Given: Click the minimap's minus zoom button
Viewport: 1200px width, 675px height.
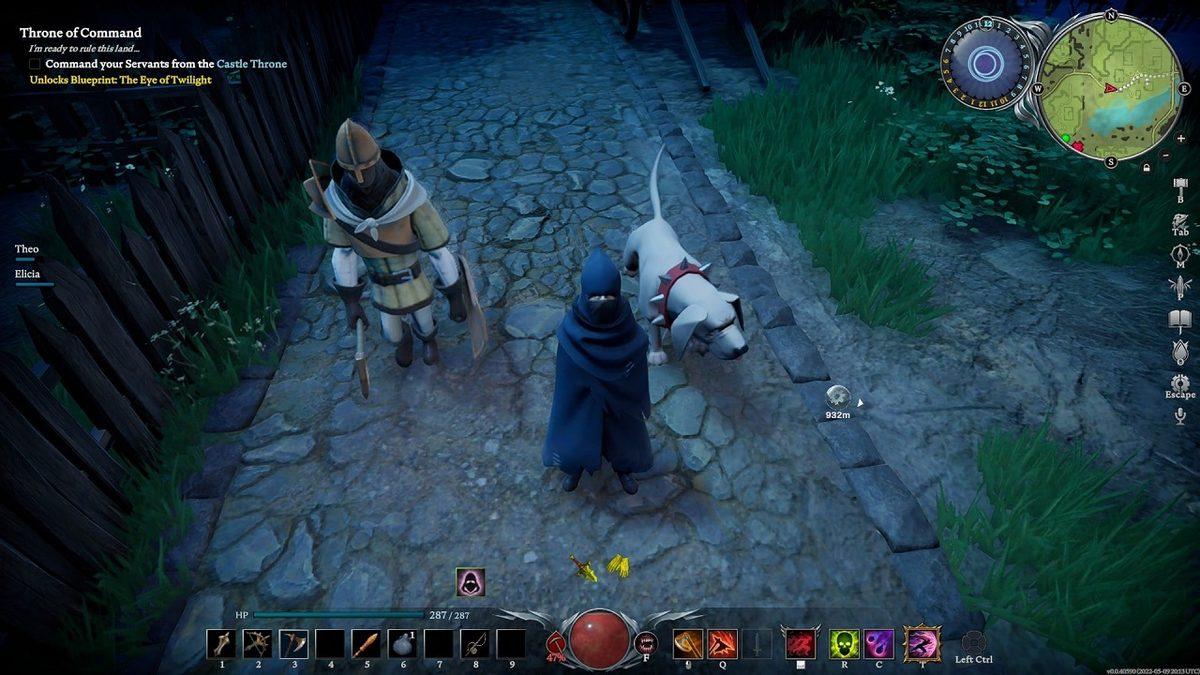Looking at the screenshot, I should click(x=1166, y=155).
